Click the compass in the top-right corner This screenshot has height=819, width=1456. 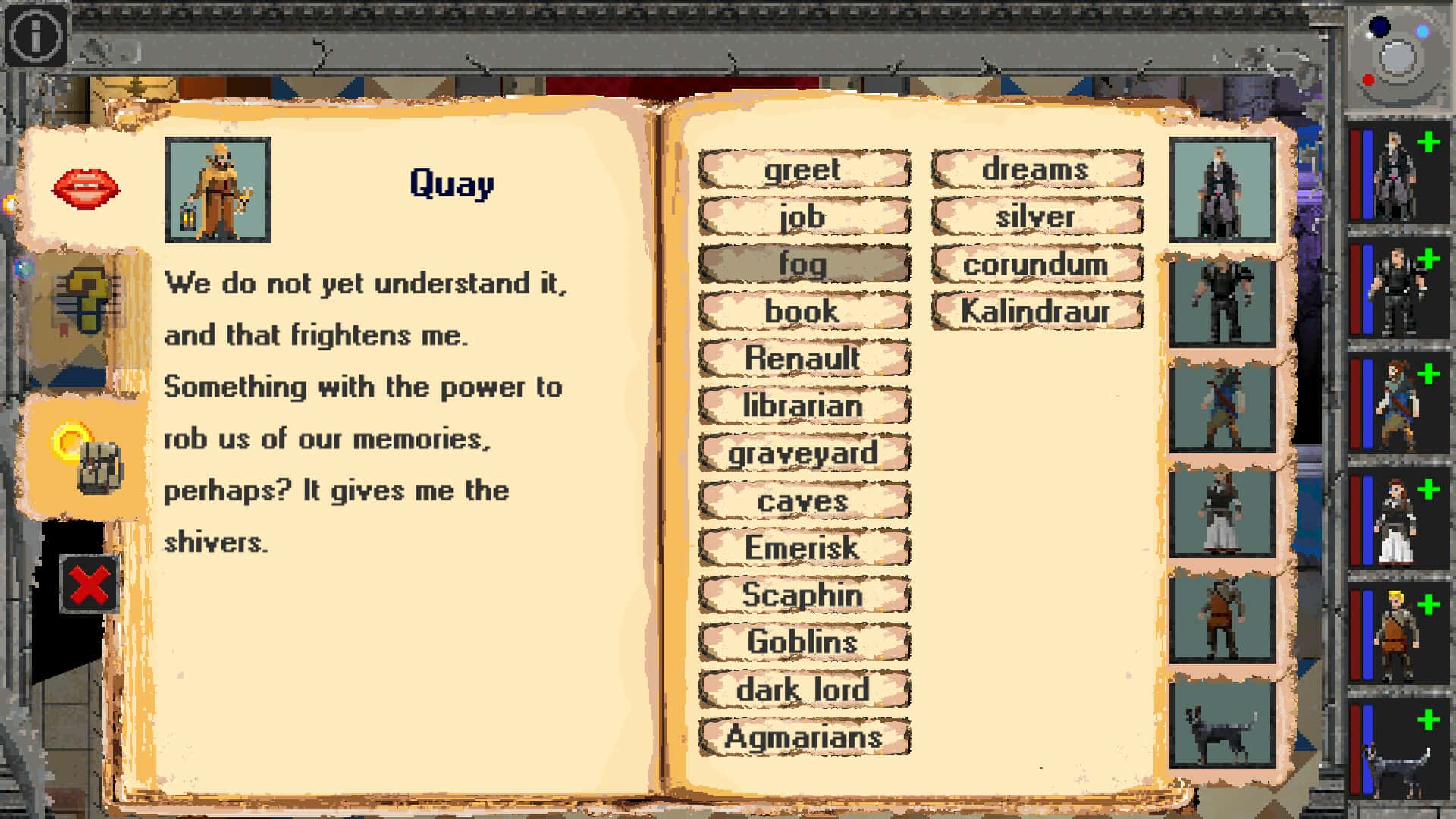pos(1394,53)
